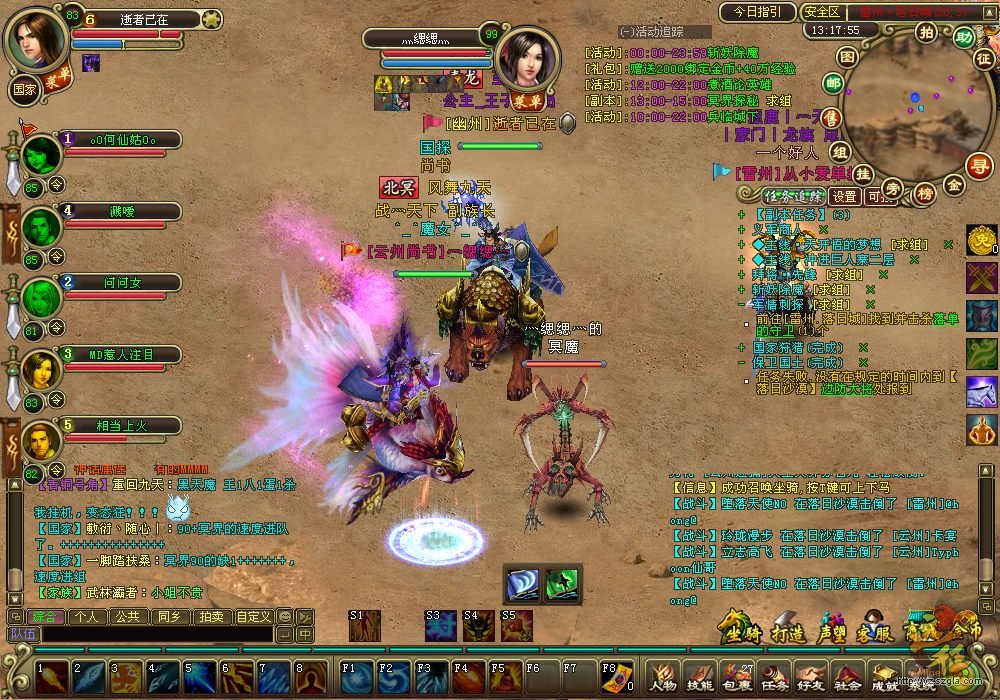Open the 技能 skills panel

[702, 679]
